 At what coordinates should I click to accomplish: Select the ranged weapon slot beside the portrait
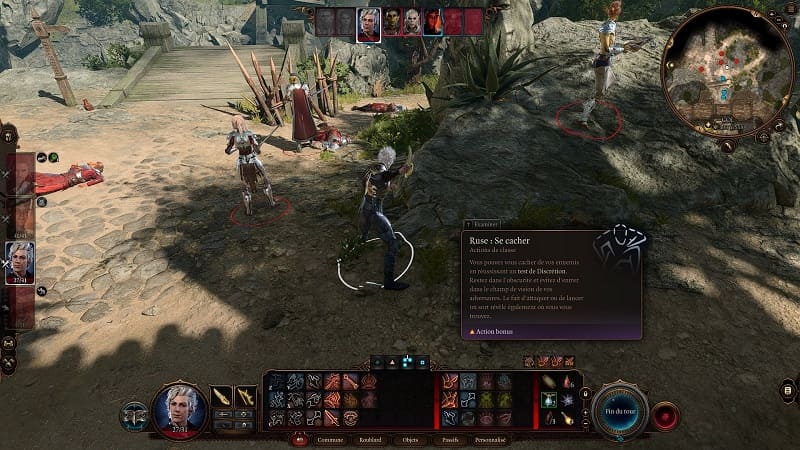tap(245, 396)
